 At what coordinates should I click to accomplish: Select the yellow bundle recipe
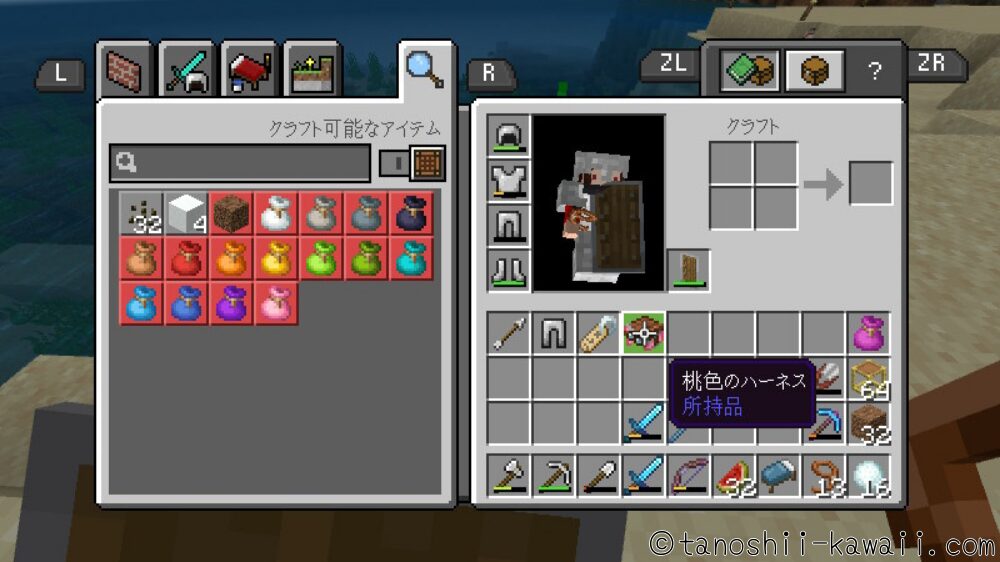click(275, 258)
